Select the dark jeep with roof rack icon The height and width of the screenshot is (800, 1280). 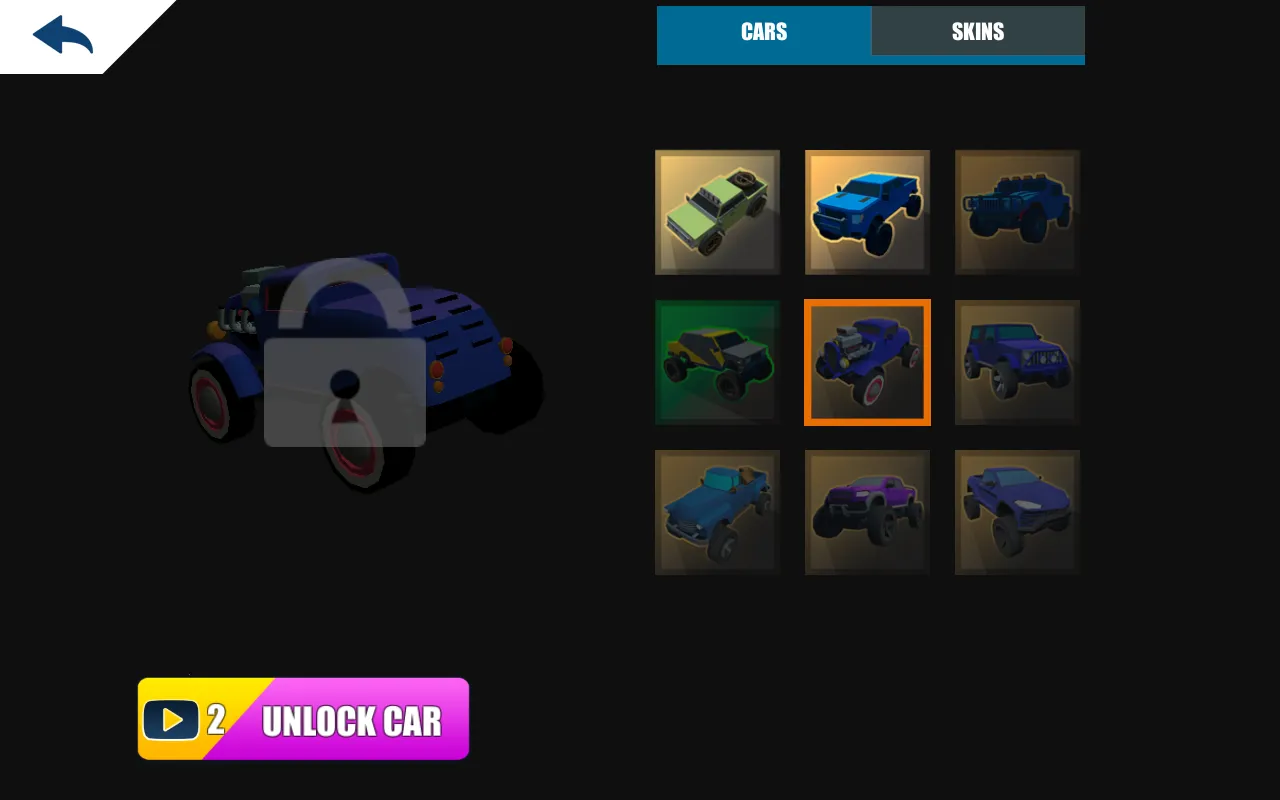(1017, 362)
